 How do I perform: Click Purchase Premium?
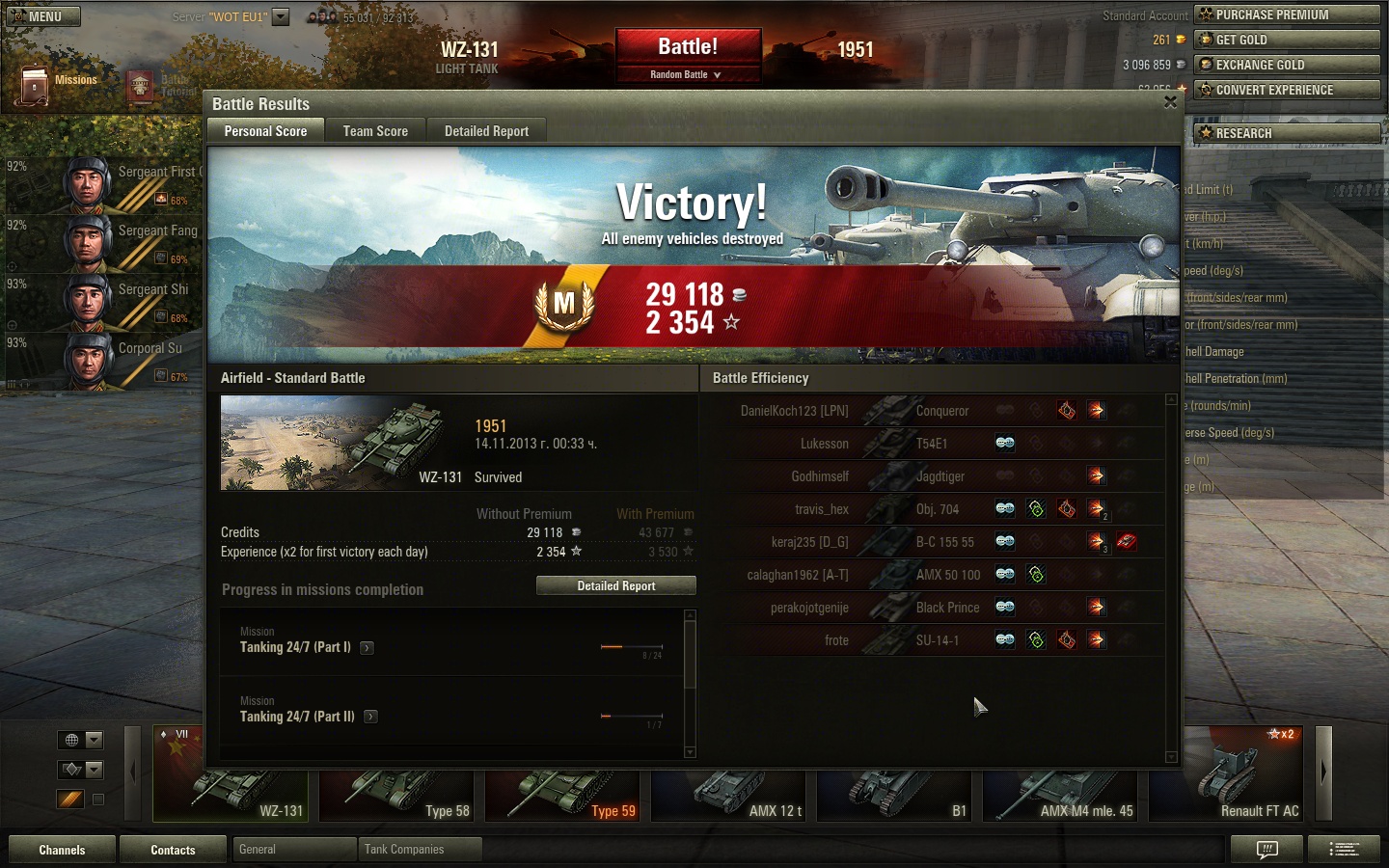pos(1287,14)
